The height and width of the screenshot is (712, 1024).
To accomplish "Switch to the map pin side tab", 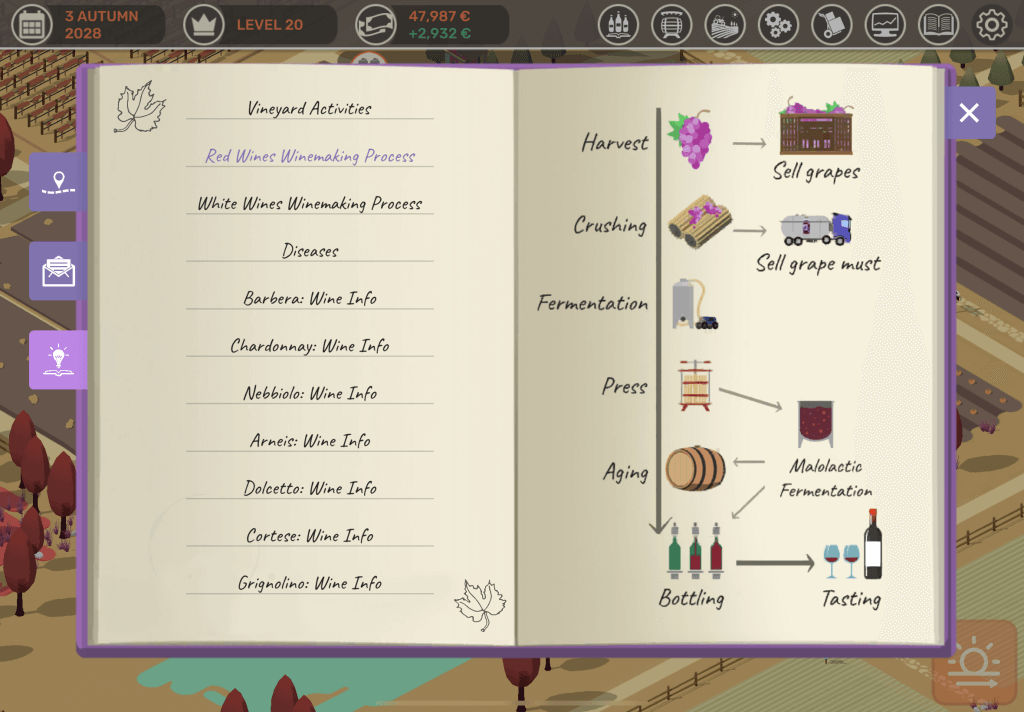I will (58, 182).
